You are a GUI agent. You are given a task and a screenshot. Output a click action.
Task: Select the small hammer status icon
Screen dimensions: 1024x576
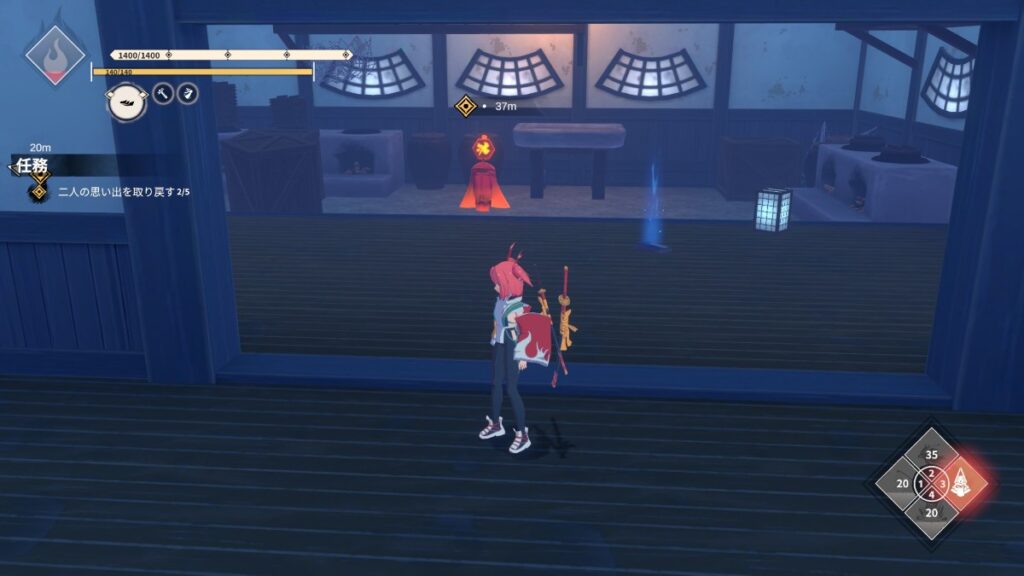tap(163, 93)
